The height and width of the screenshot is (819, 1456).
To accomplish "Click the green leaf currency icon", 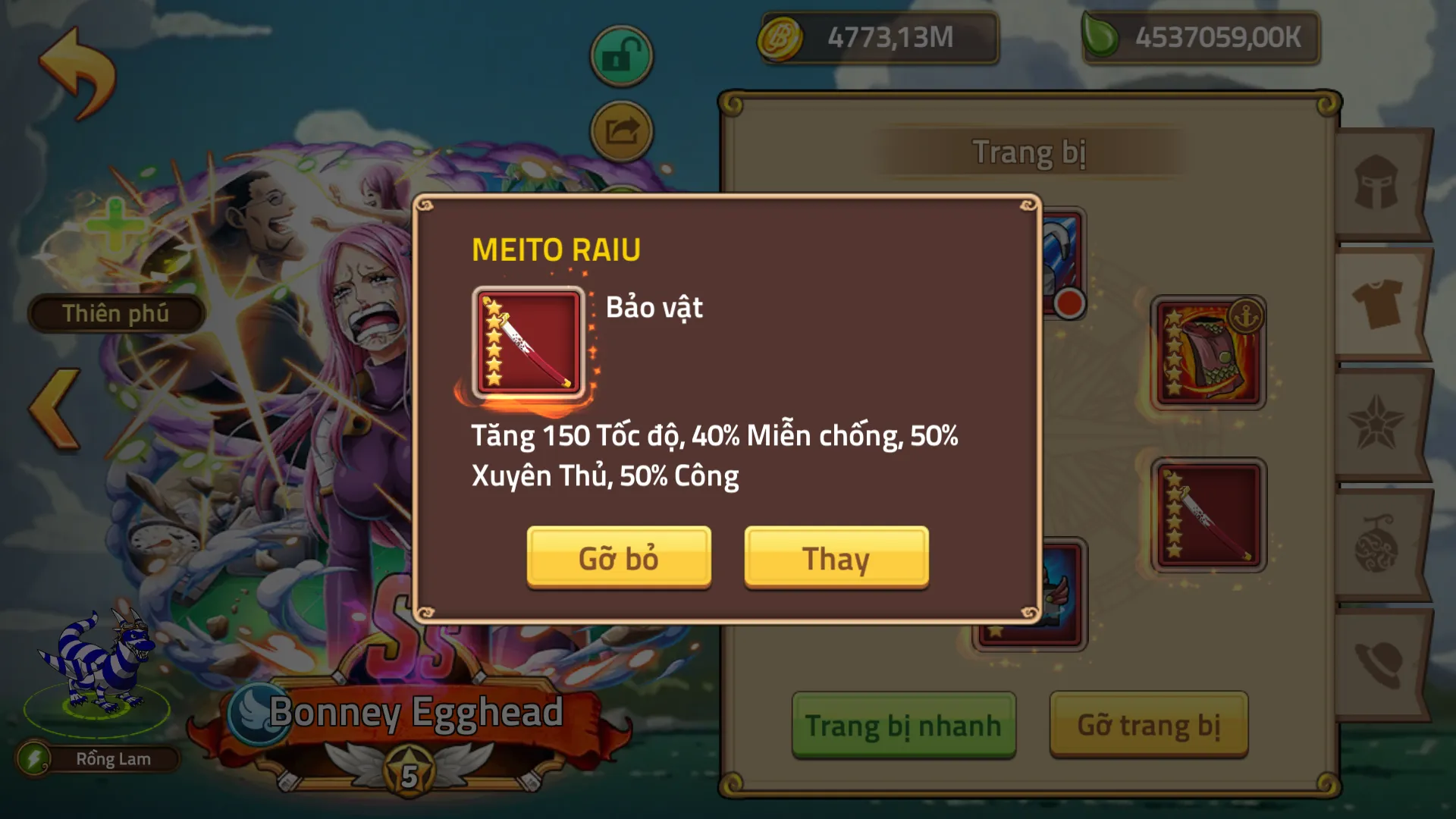I will (1100, 37).
